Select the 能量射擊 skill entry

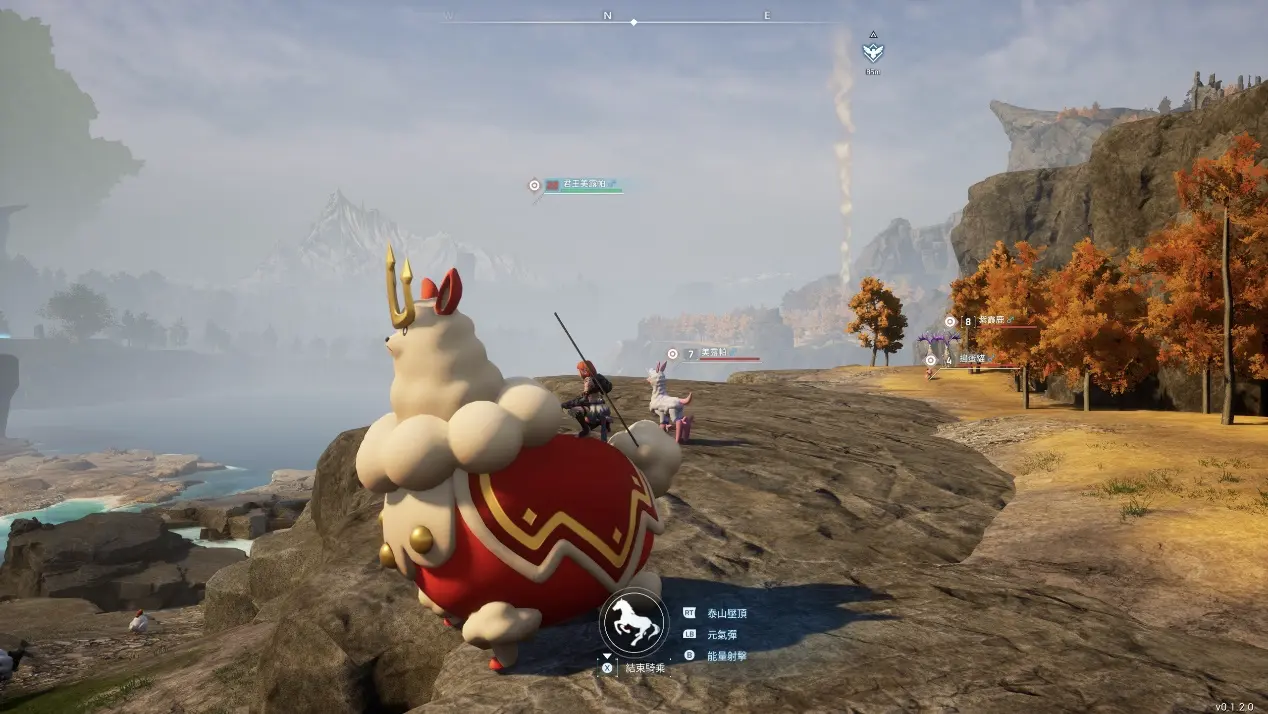(x=727, y=656)
